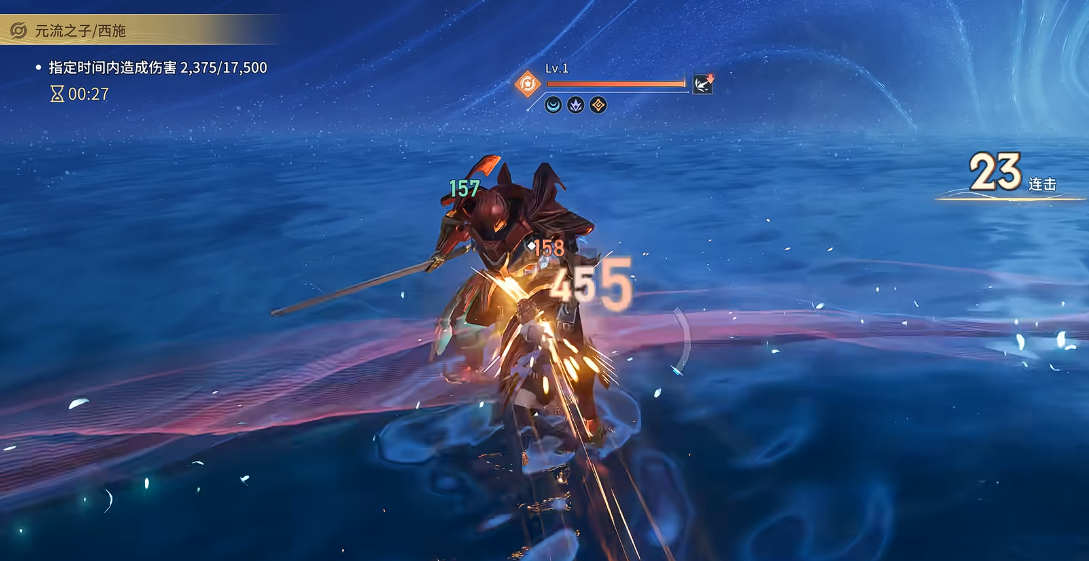Inspect the enemy's orange diamond element icon
This screenshot has width=1089, height=561.
click(x=527, y=84)
